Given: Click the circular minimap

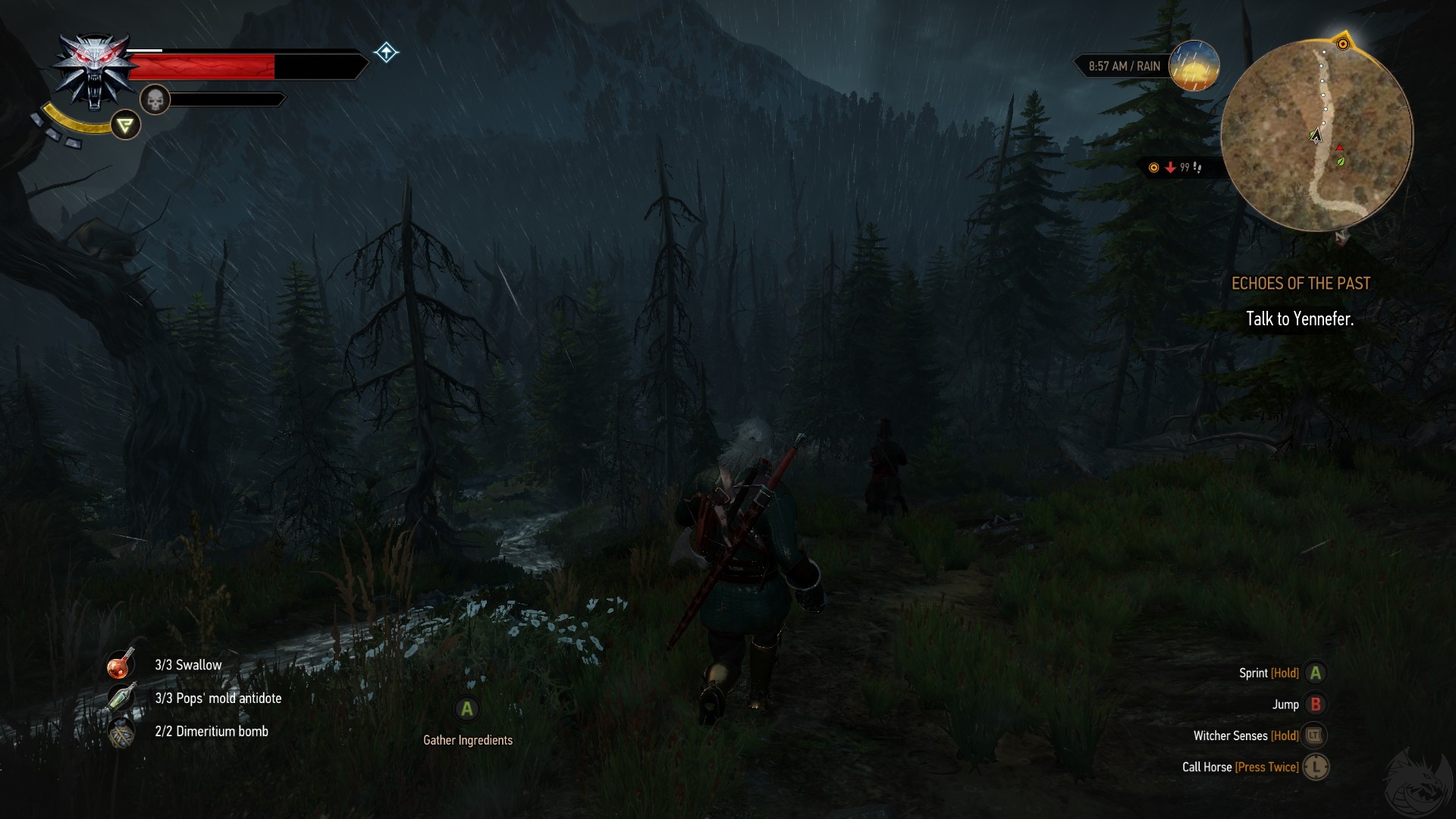Looking at the screenshot, I should [1316, 135].
